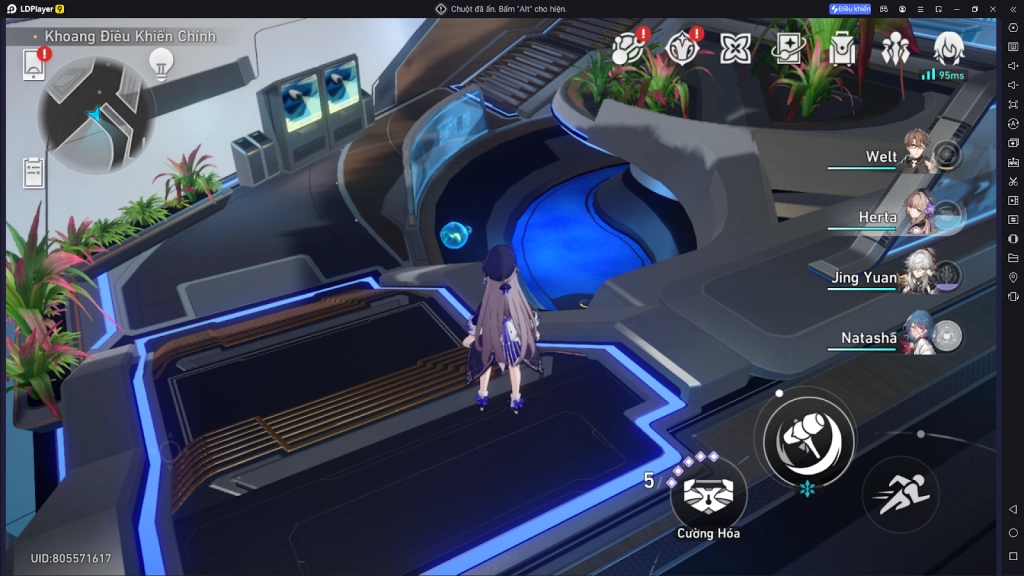Switch to party member Welt
The height and width of the screenshot is (576, 1024).
pyautogui.click(x=915, y=155)
